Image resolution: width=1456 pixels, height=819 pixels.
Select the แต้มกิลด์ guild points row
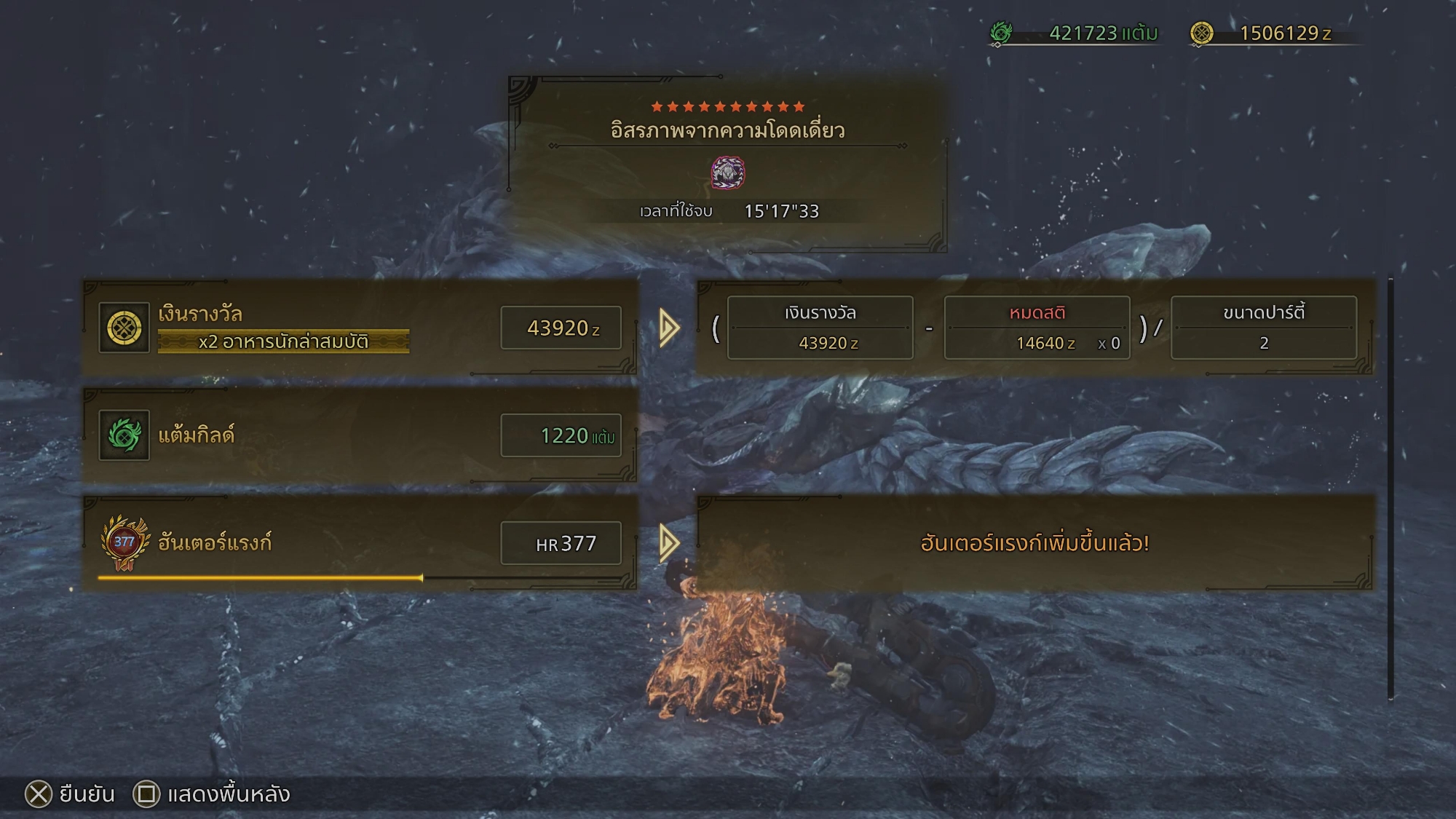360,435
